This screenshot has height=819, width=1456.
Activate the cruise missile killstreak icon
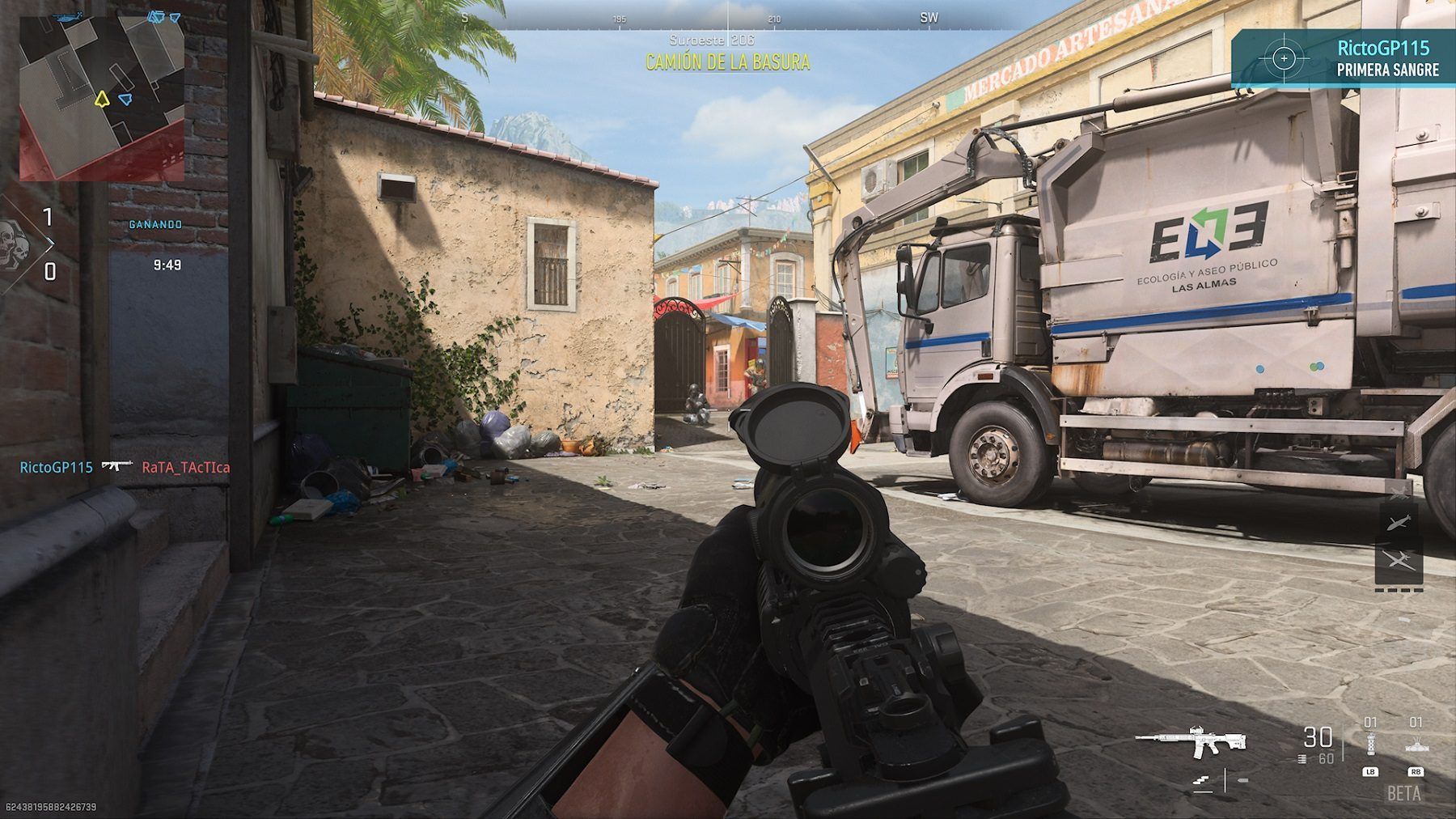1399,523
